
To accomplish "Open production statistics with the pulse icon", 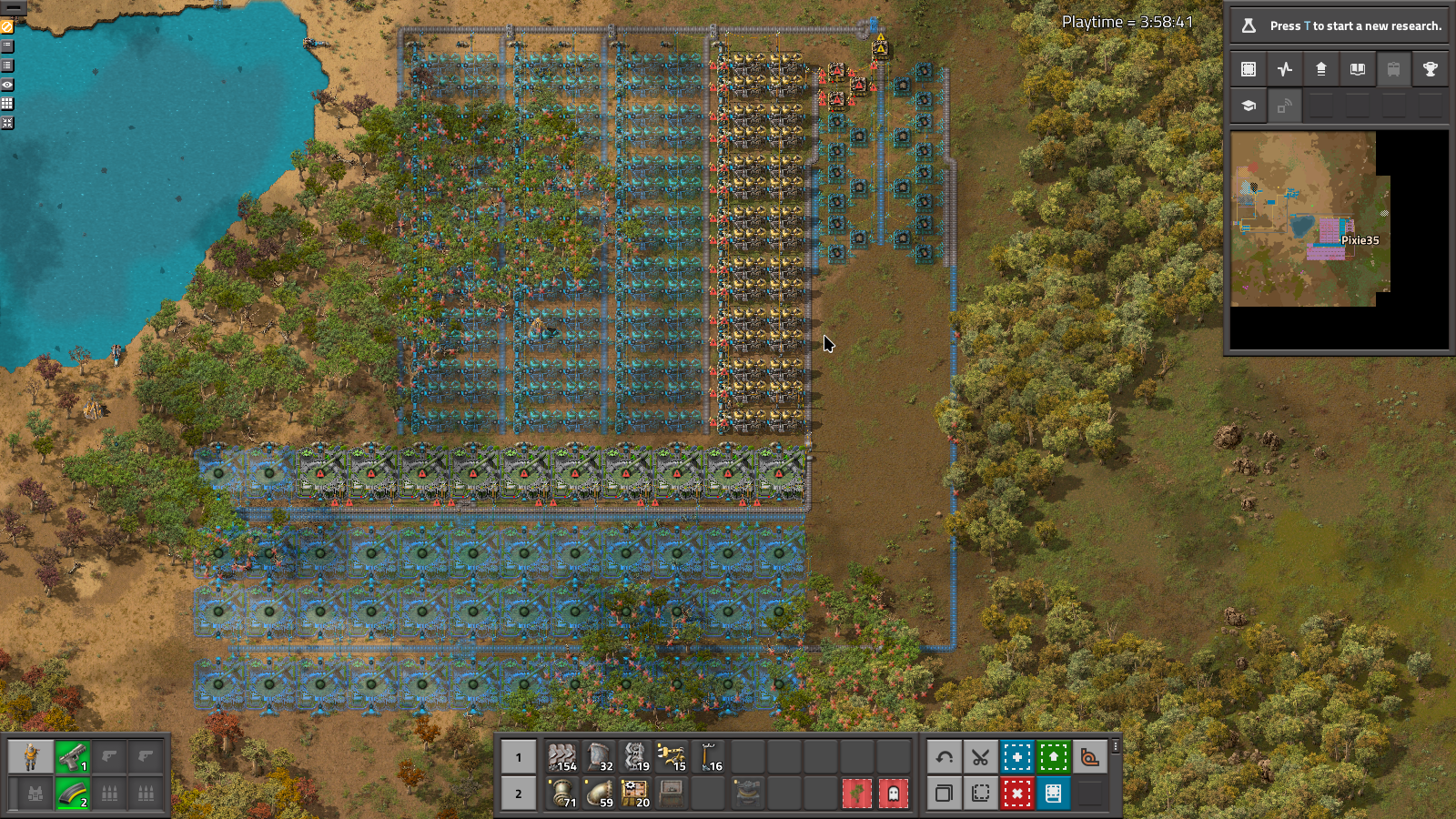I will [x=1285, y=69].
